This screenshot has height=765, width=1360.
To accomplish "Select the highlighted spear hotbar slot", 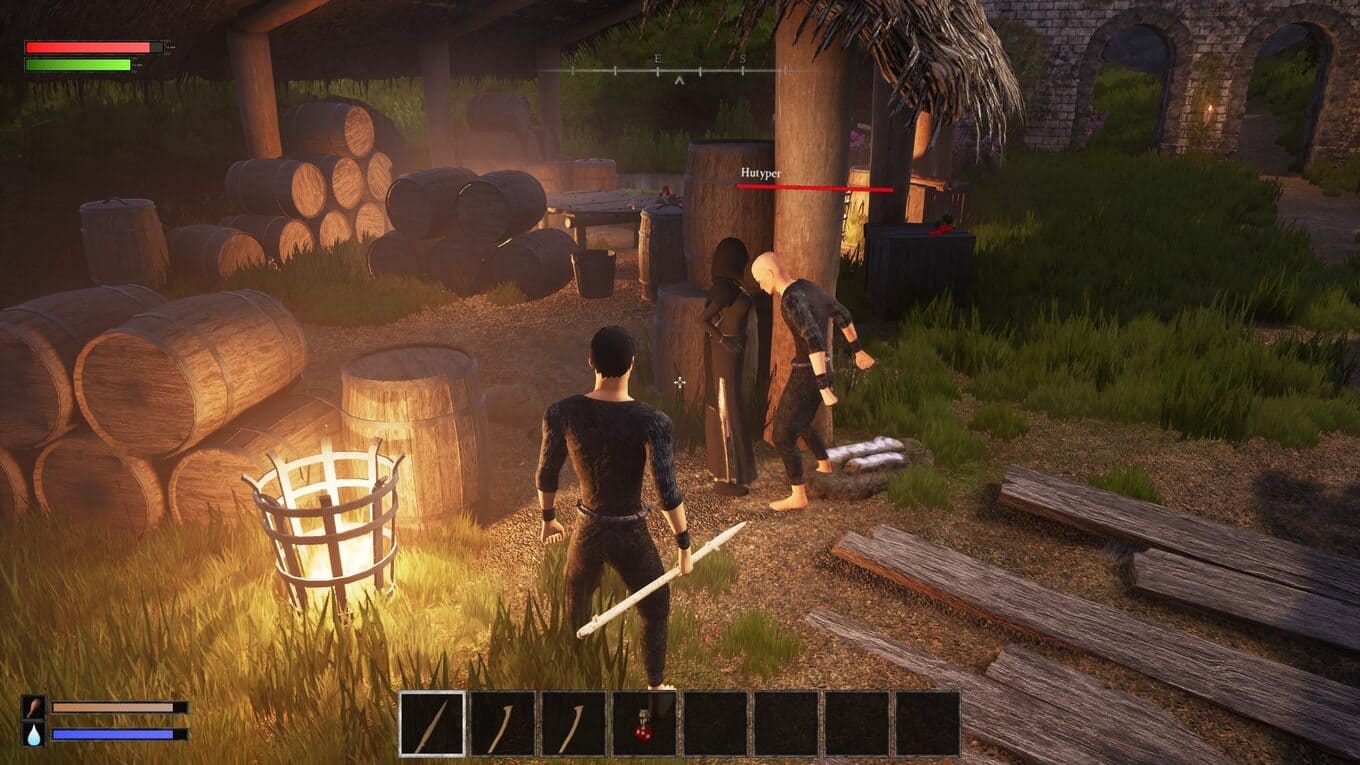I will tap(432, 723).
